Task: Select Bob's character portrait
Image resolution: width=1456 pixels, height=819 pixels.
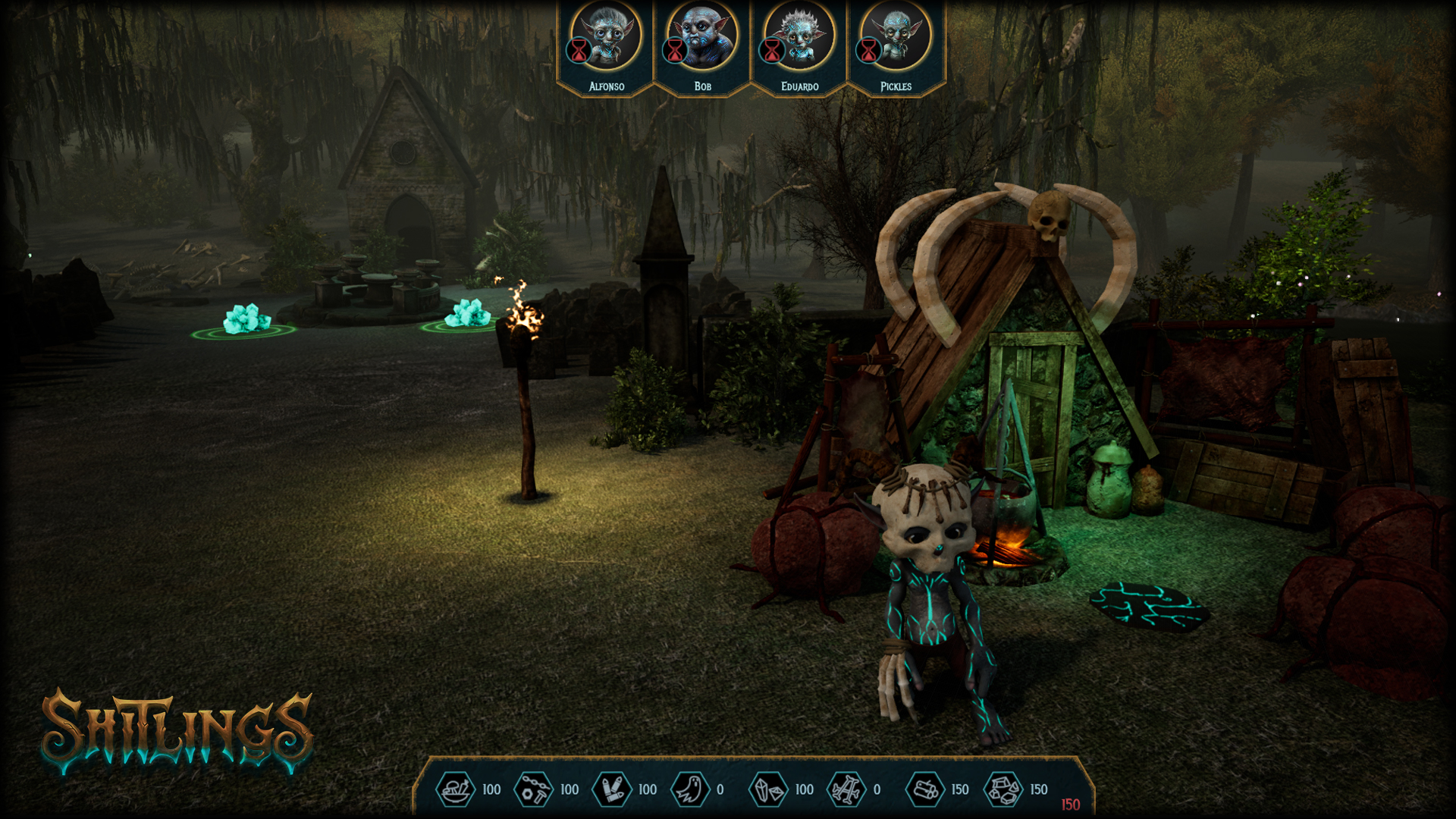Action: 703,36
